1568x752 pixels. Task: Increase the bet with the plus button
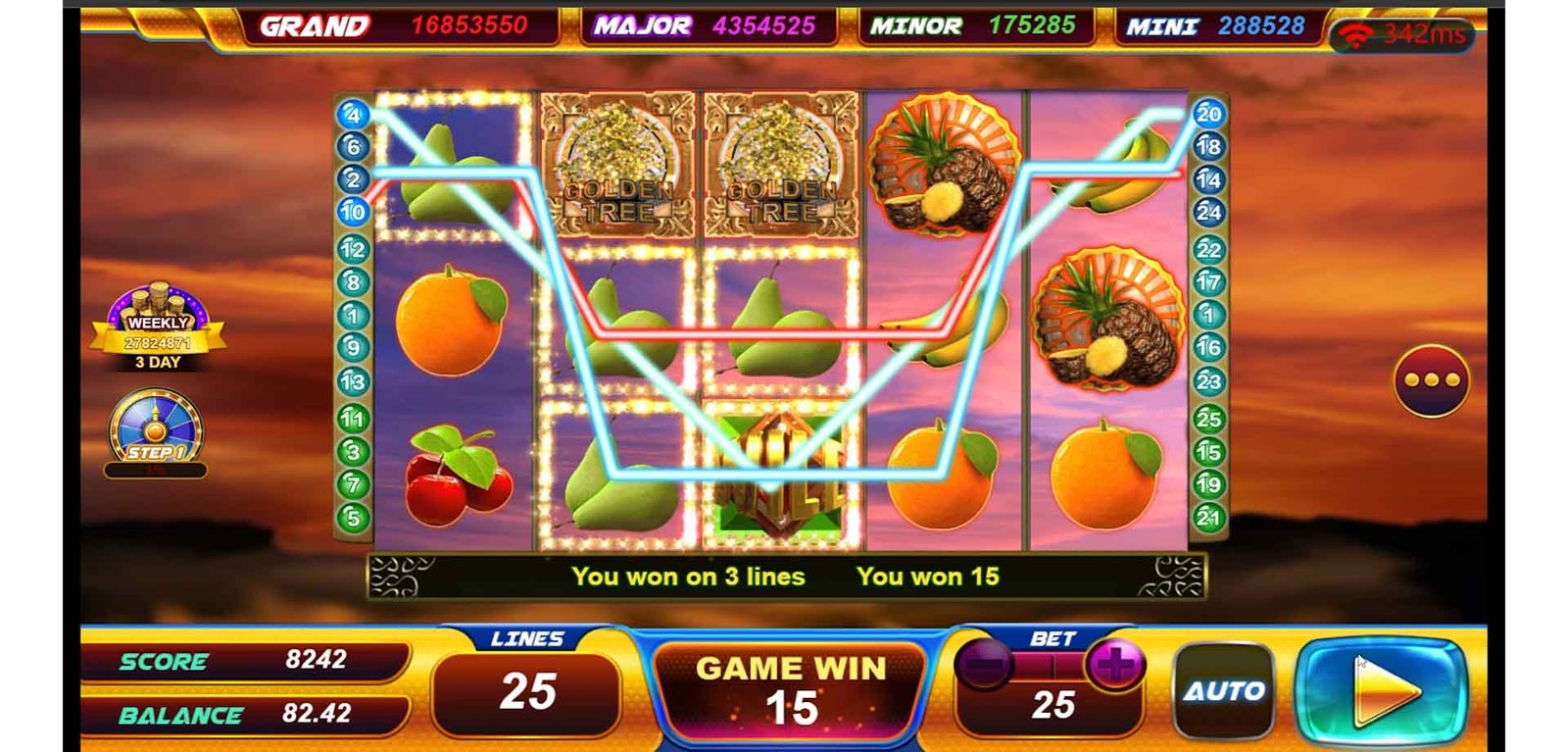click(x=1114, y=666)
